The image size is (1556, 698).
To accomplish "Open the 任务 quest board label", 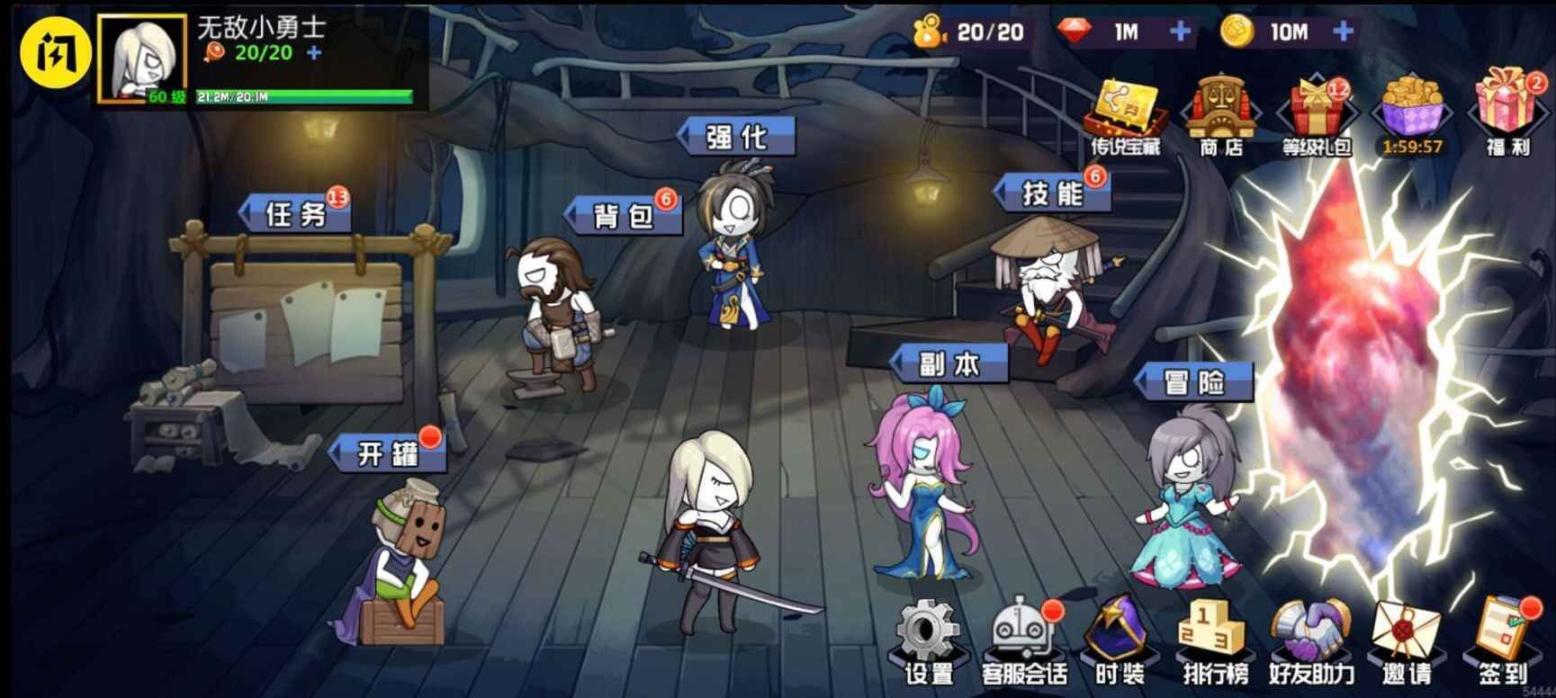I will 296,213.
